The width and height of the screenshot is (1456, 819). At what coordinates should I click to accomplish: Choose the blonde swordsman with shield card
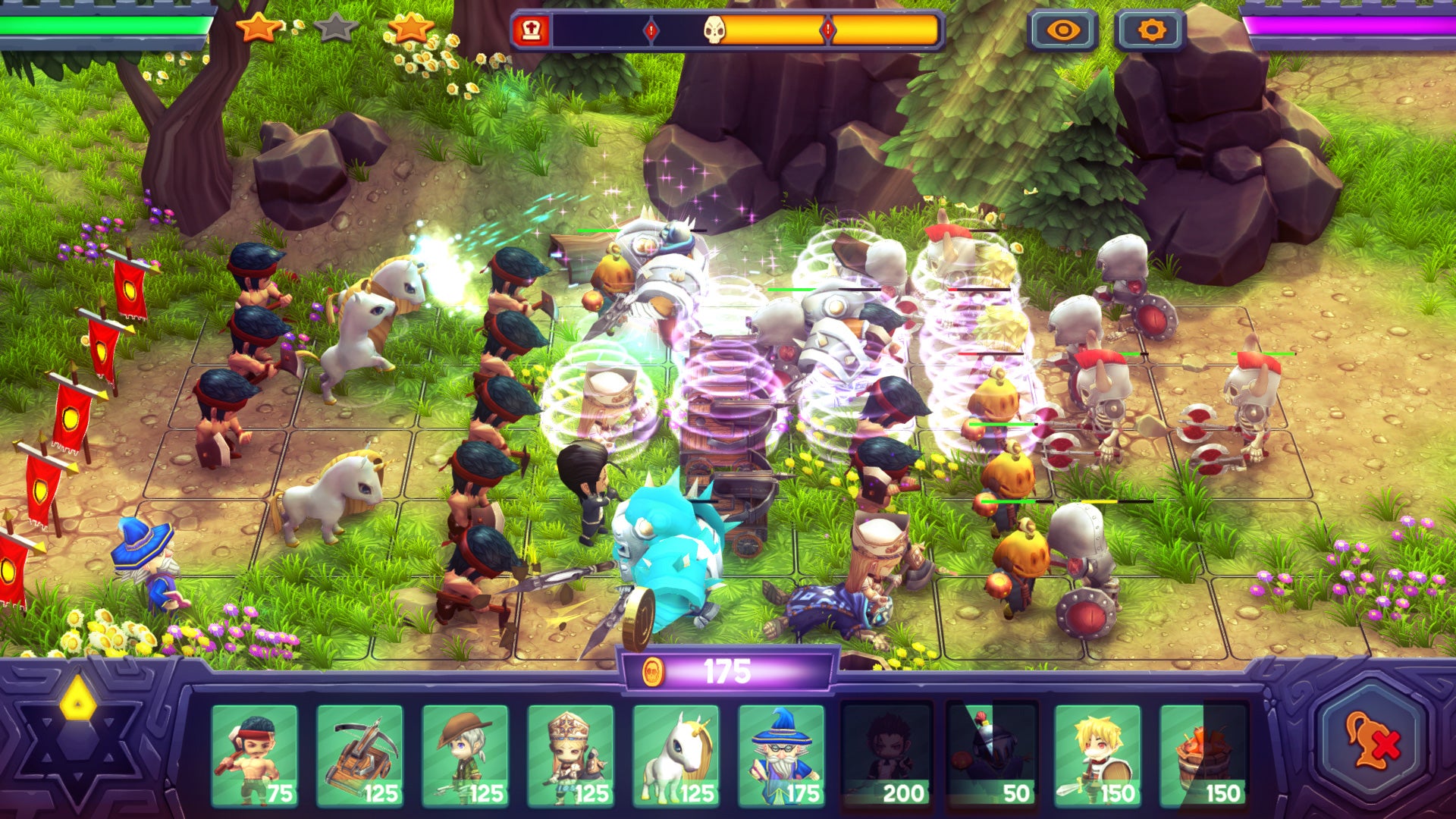point(1097,755)
